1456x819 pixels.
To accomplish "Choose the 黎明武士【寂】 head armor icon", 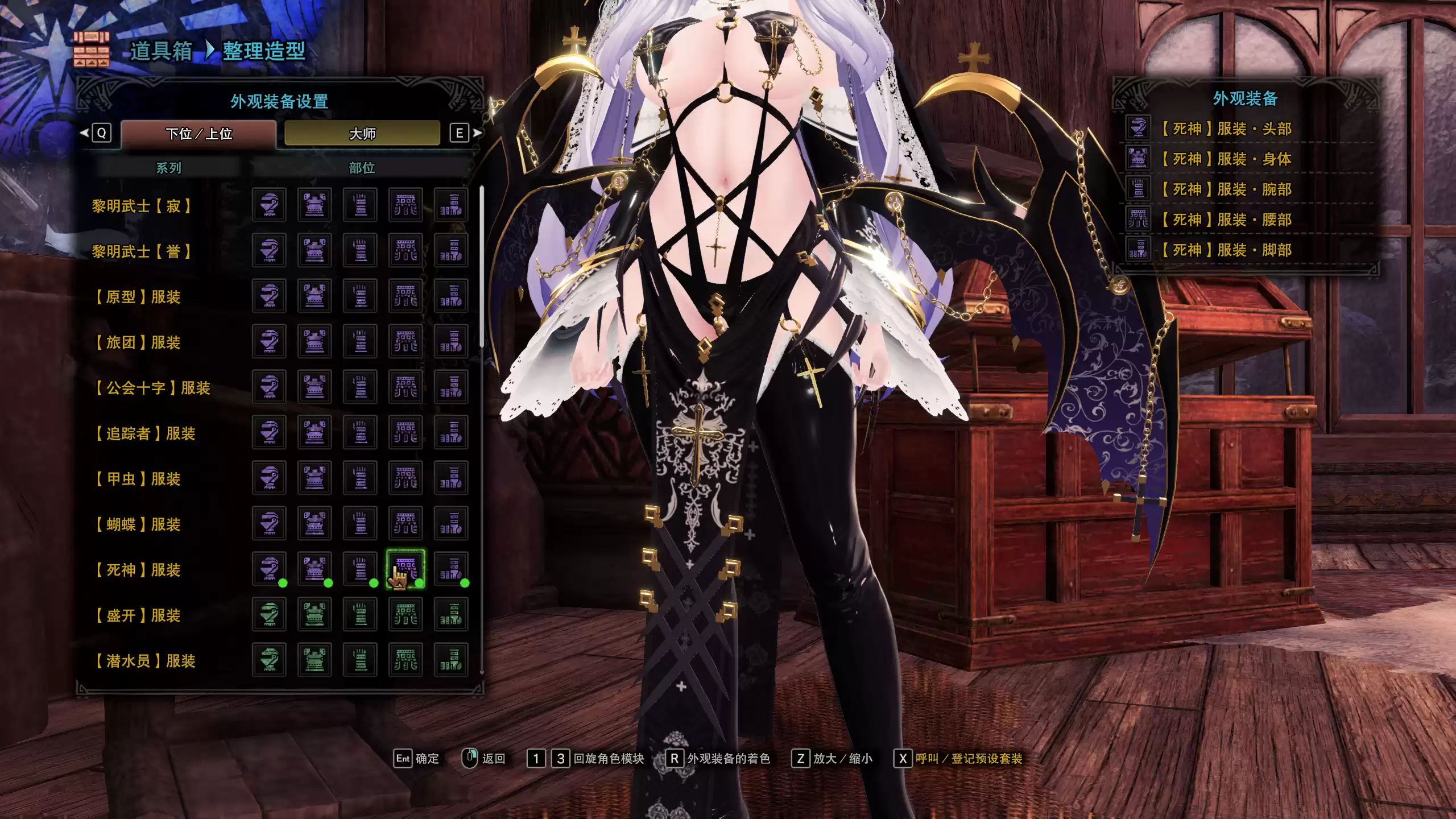I will [269, 205].
